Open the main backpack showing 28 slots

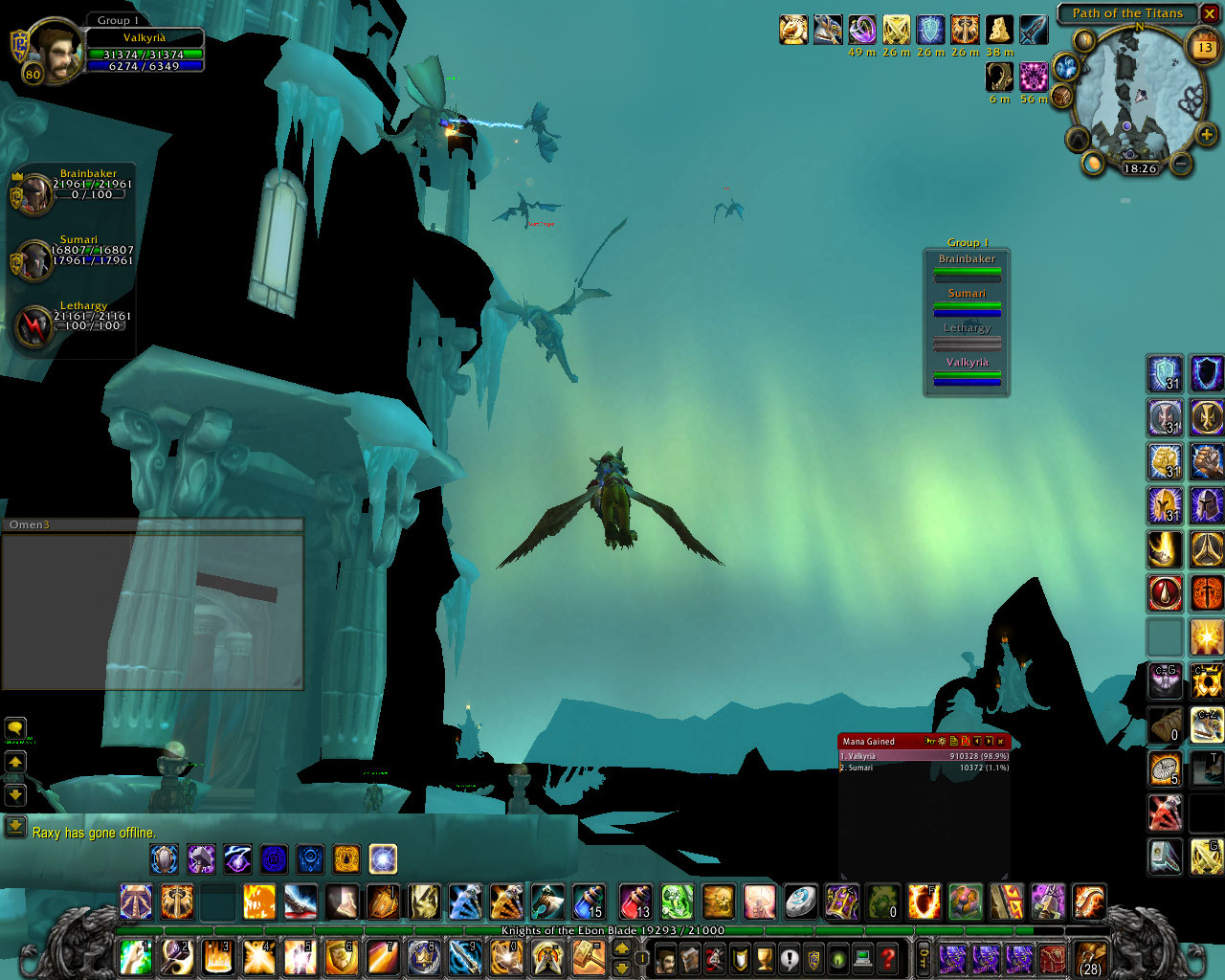click(1091, 958)
